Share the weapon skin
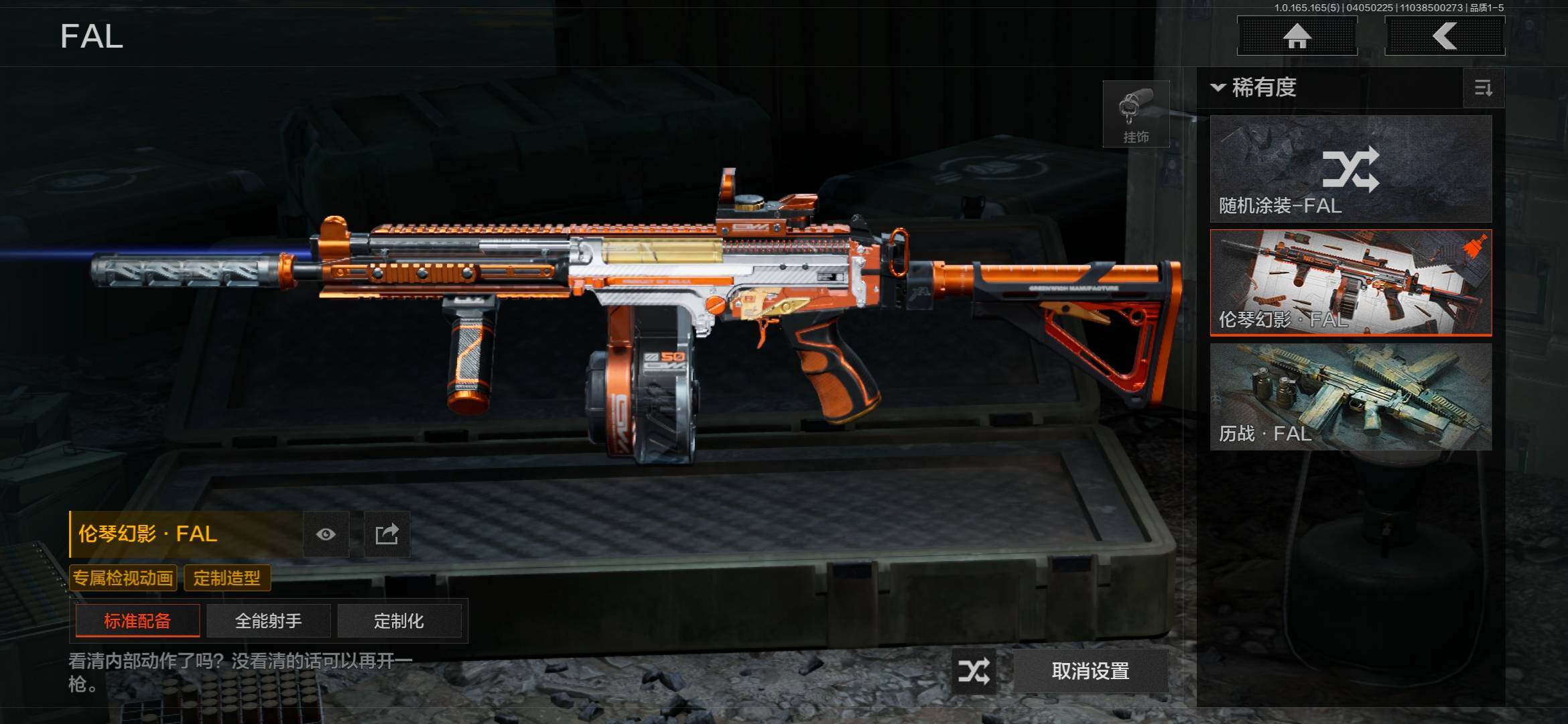 tap(387, 534)
